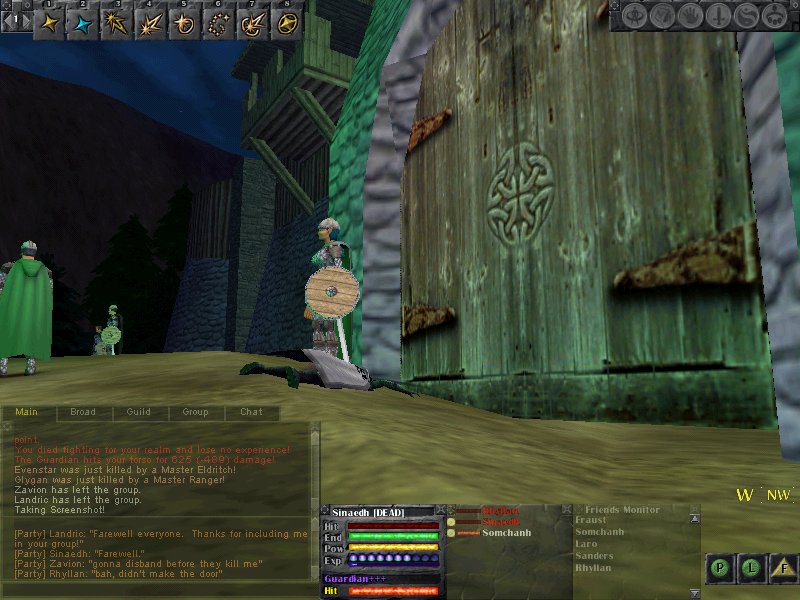Viewport: 800px width, 600px height.
Task: Choose Sanders from the friends list
Action: pyautogui.click(x=594, y=556)
